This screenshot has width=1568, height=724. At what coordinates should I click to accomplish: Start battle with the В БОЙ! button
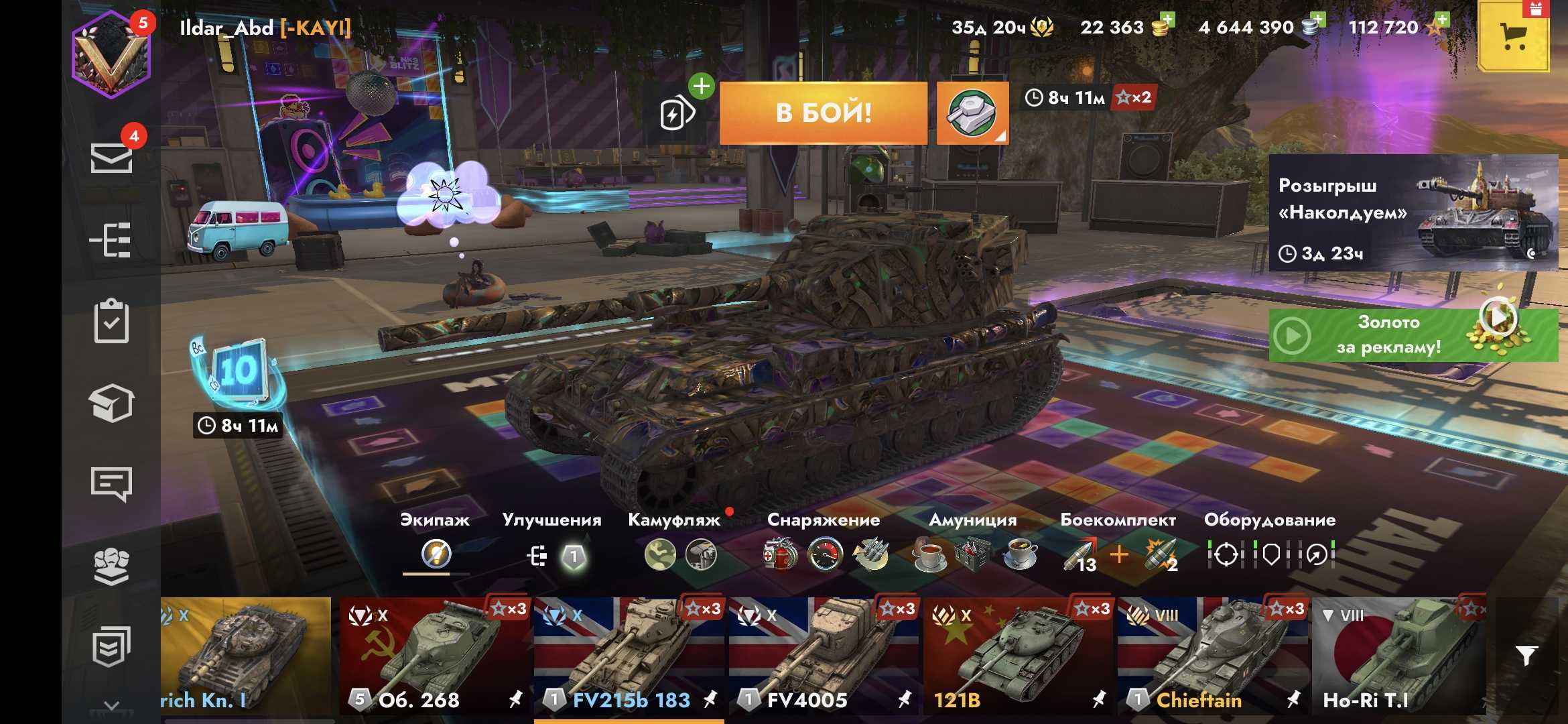coord(823,113)
